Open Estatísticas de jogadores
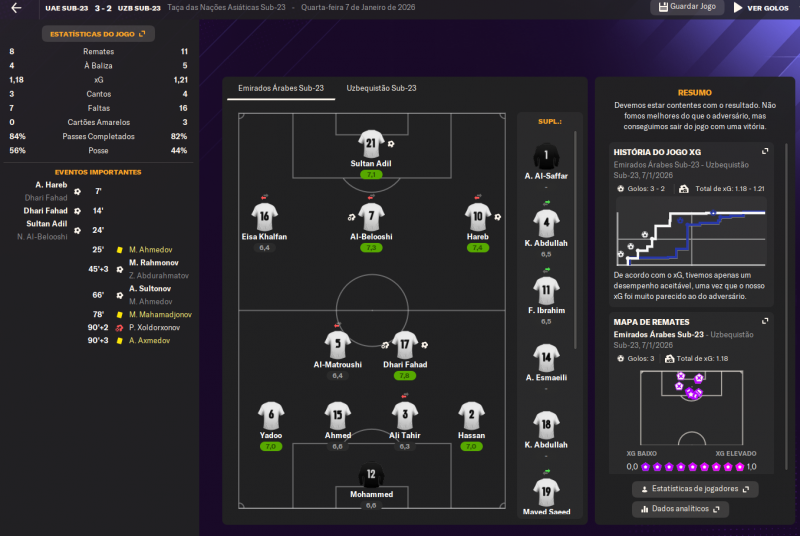The width and height of the screenshot is (800, 536). click(695, 489)
